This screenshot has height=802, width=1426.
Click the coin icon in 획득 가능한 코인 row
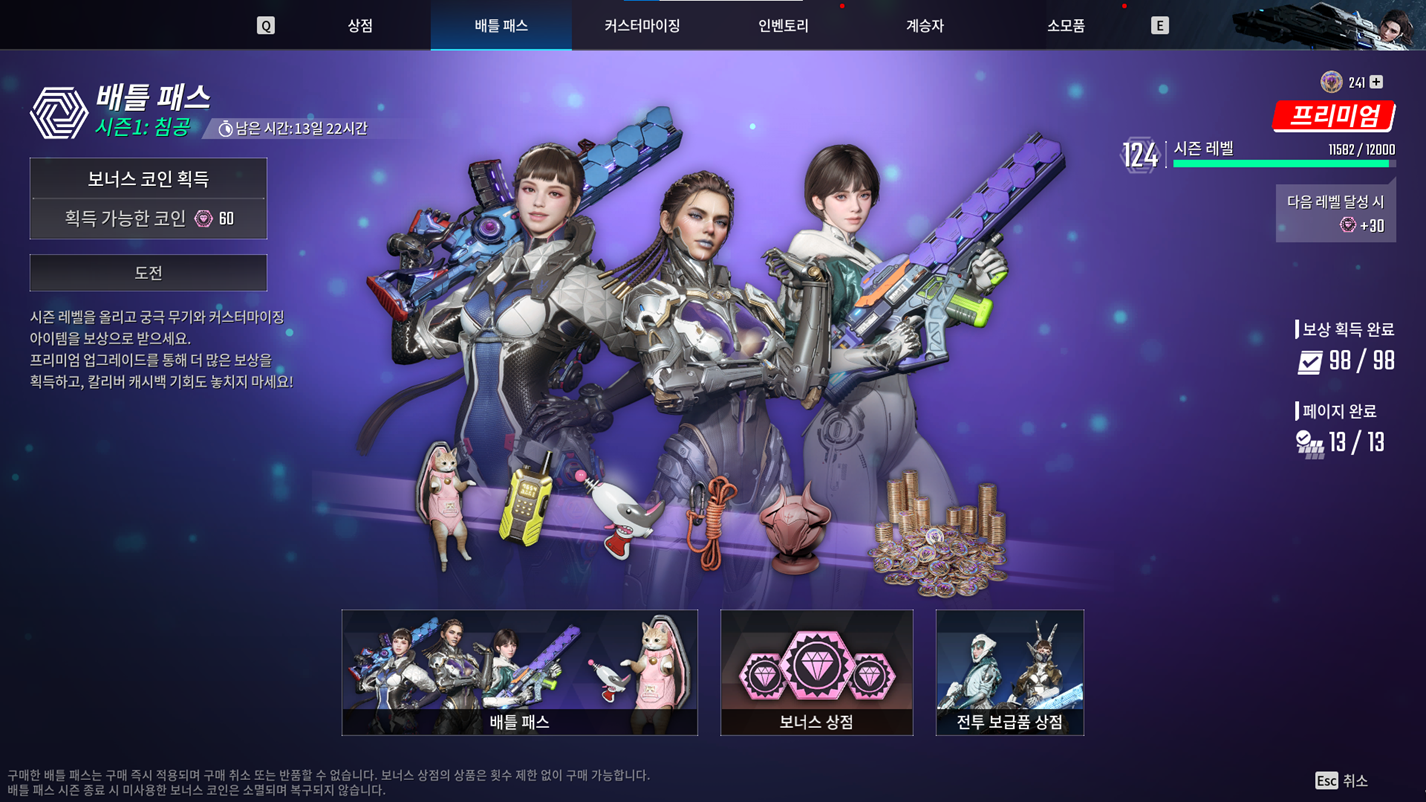click(x=202, y=218)
